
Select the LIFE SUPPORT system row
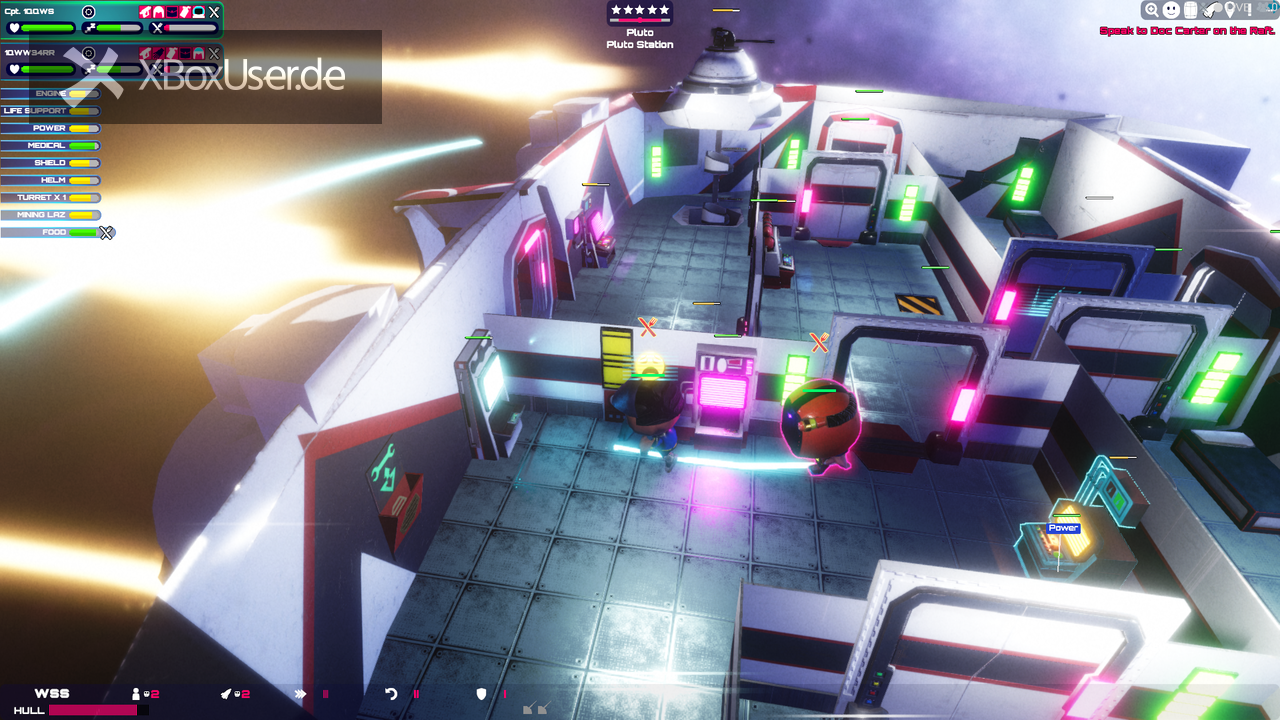pos(50,111)
